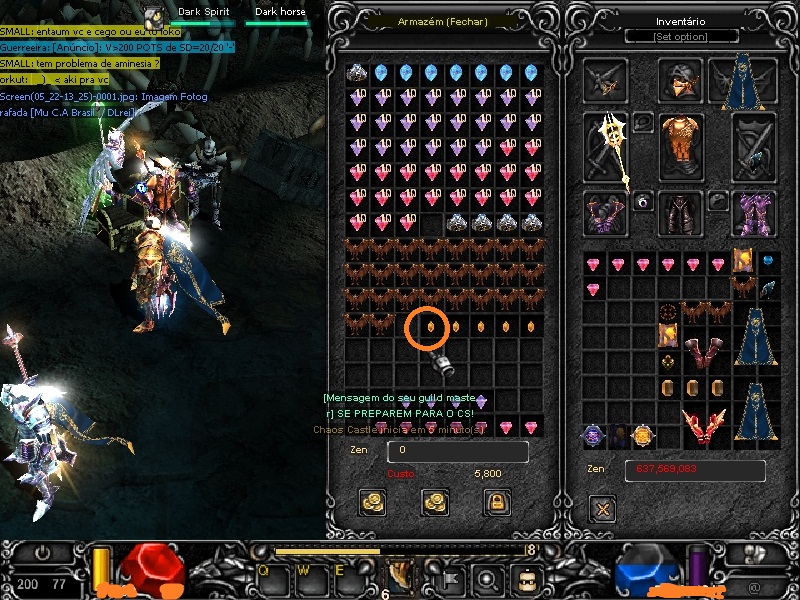Pick the red wings item in inventory

pyautogui.click(x=705, y=425)
